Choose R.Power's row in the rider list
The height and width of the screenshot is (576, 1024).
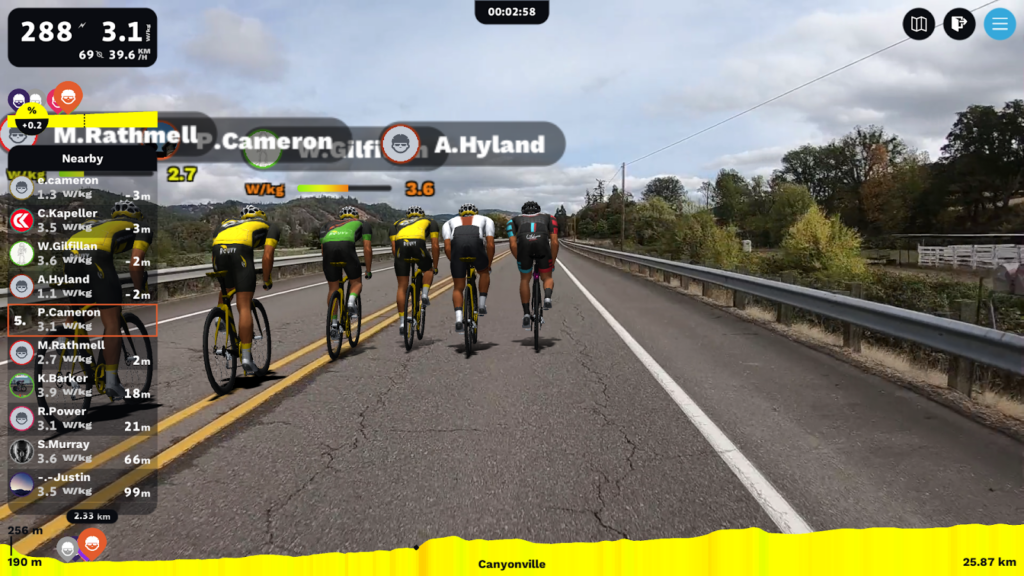point(82,418)
